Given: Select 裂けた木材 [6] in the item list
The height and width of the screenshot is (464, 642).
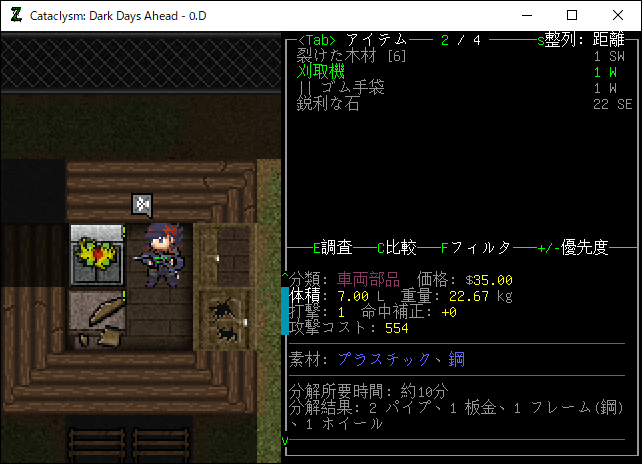Looking at the screenshot, I should [347, 56].
